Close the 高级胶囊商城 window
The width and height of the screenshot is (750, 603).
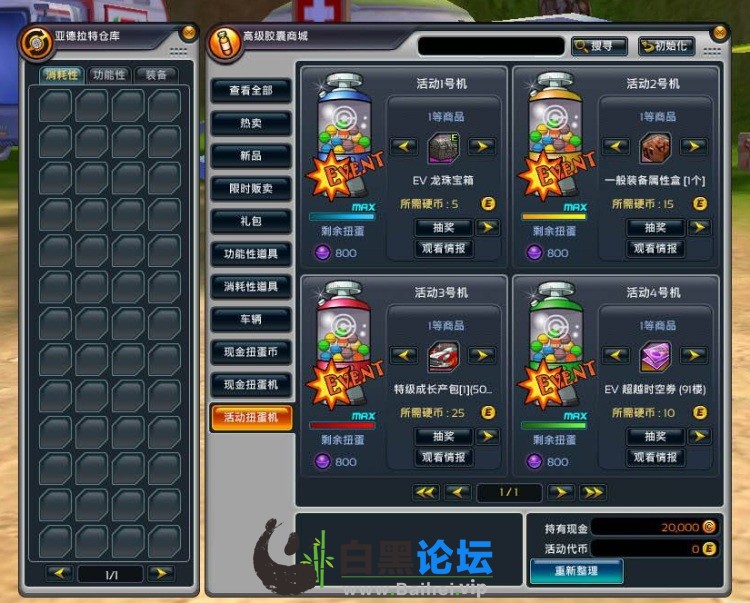pyautogui.click(x=718, y=32)
